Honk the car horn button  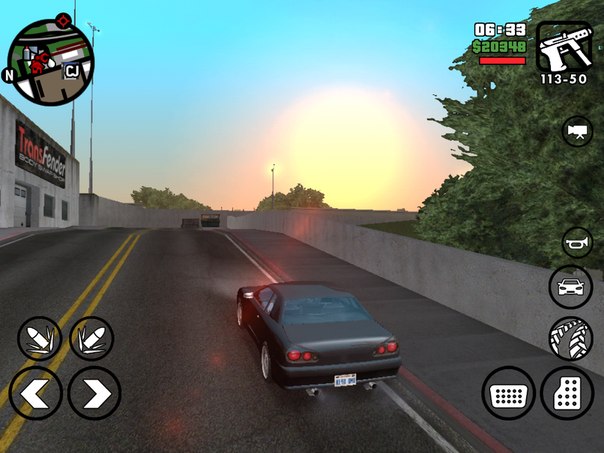pyautogui.click(x=576, y=242)
